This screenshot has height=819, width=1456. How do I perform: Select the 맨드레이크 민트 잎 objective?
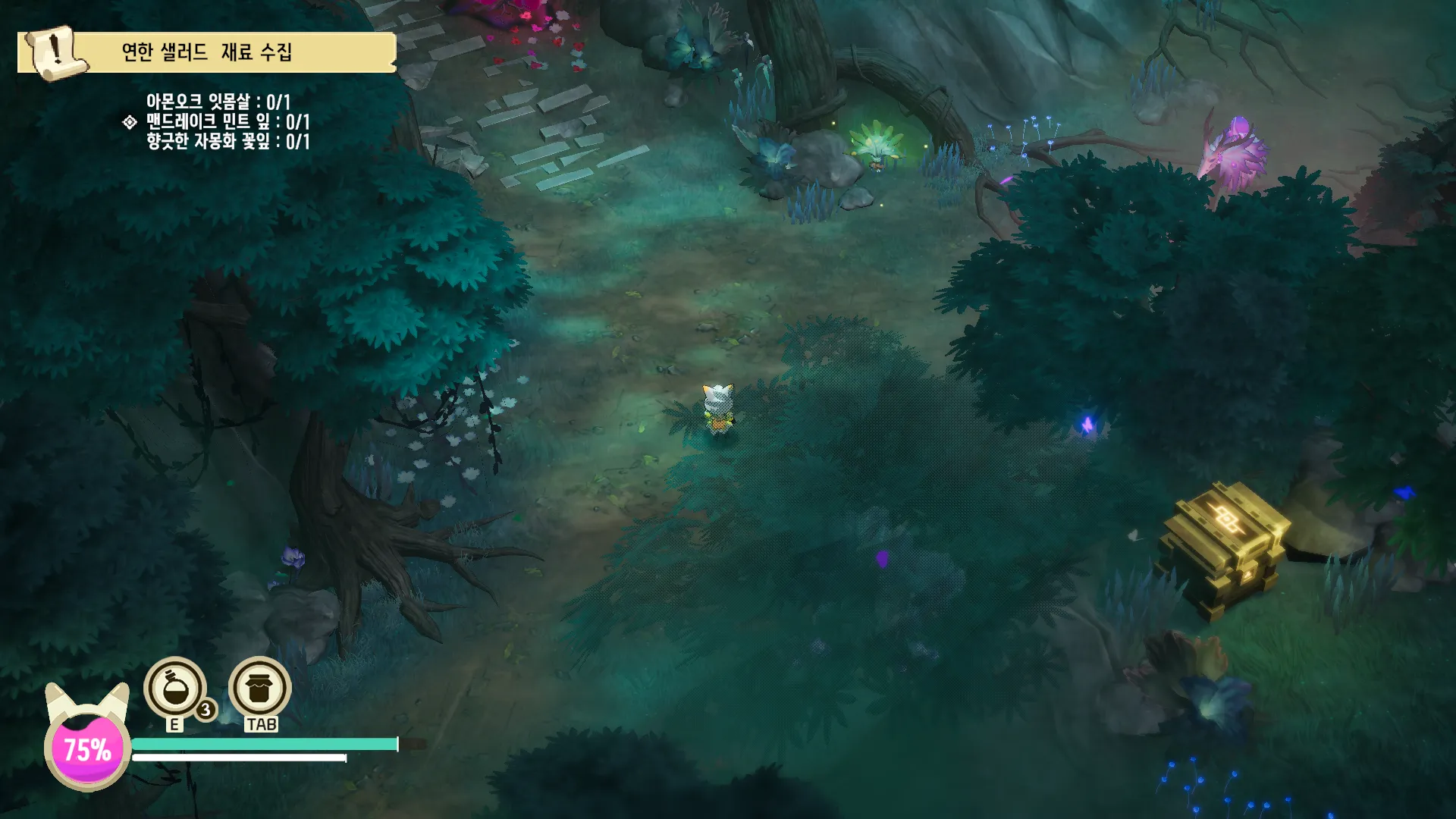click(x=227, y=121)
